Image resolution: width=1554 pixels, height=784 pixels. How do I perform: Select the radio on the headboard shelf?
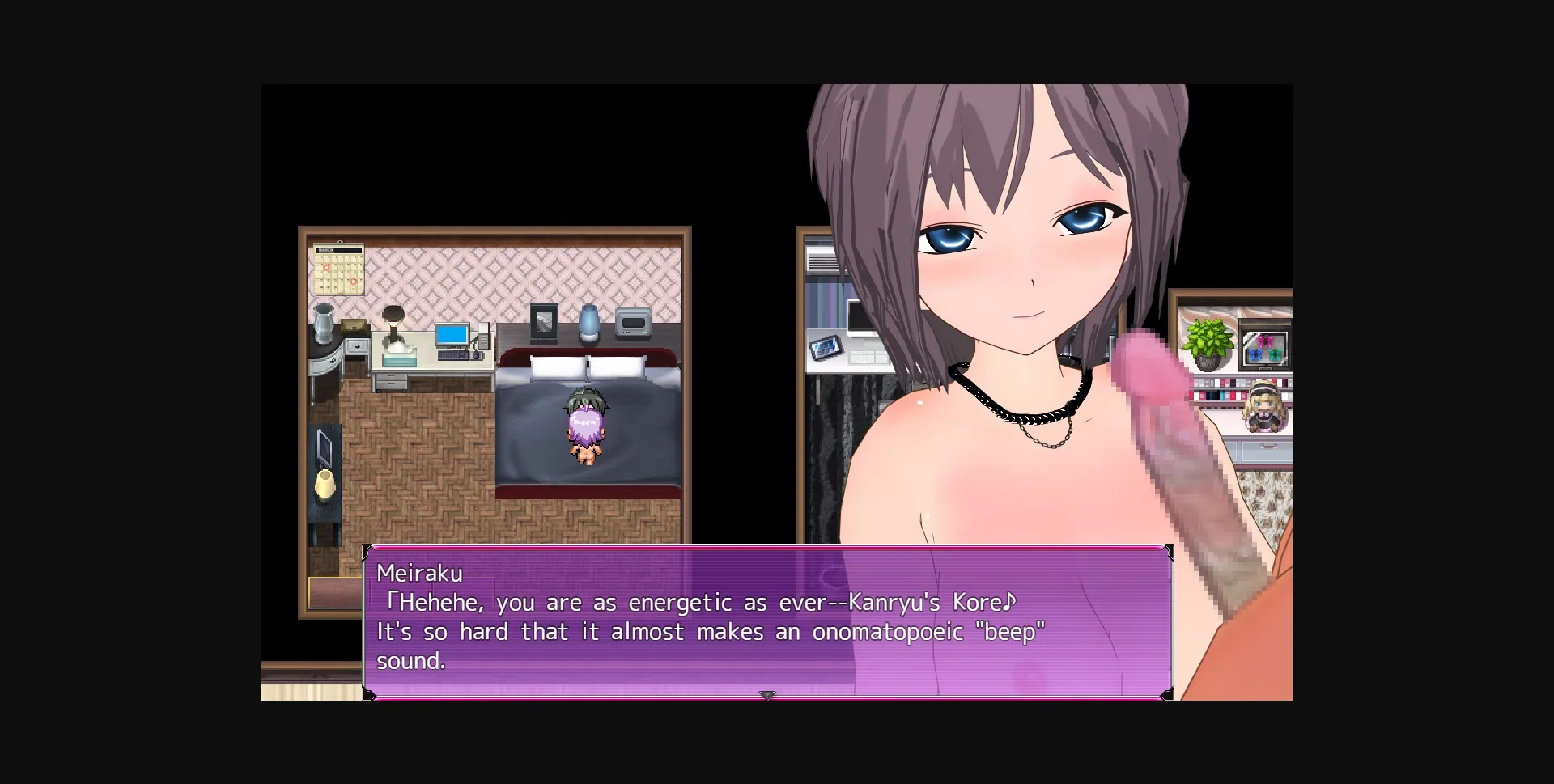(x=633, y=321)
